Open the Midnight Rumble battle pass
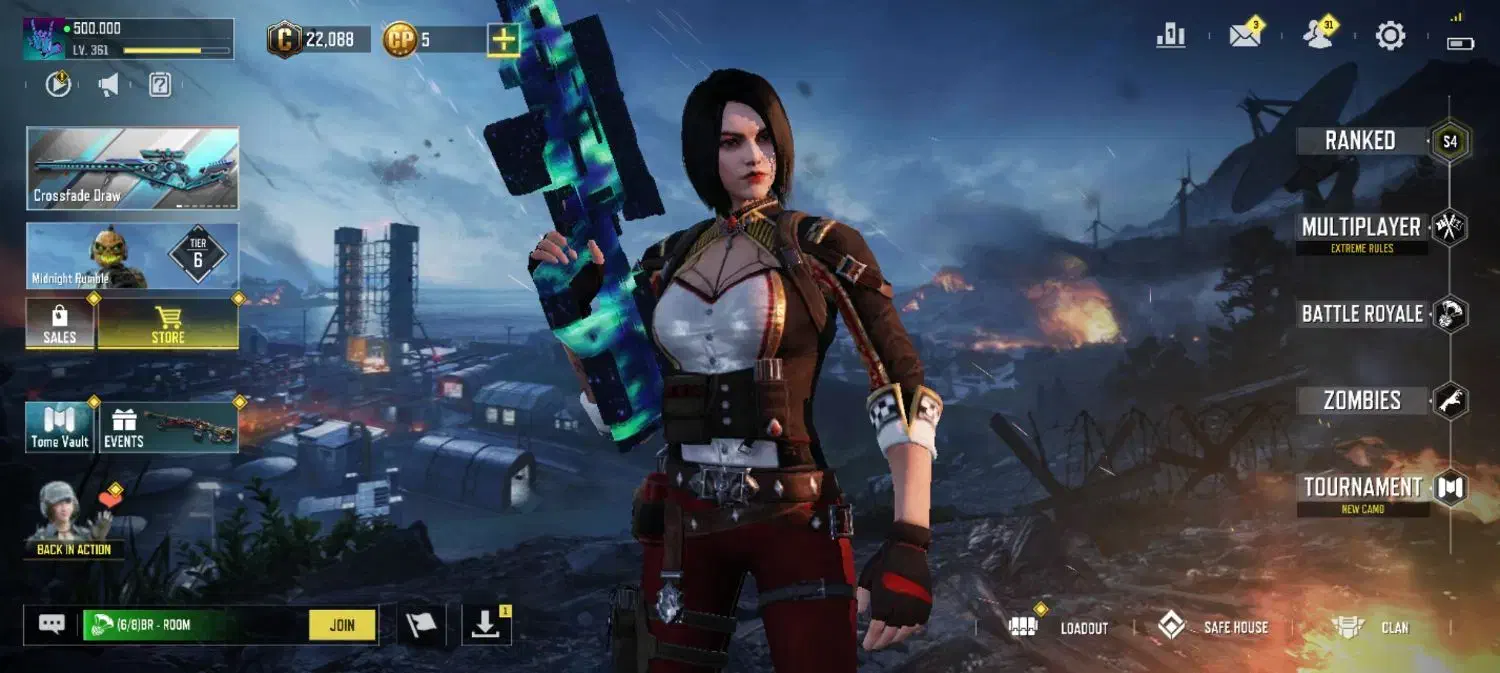The height and width of the screenshot is (673, 1500). pos(132,256)
